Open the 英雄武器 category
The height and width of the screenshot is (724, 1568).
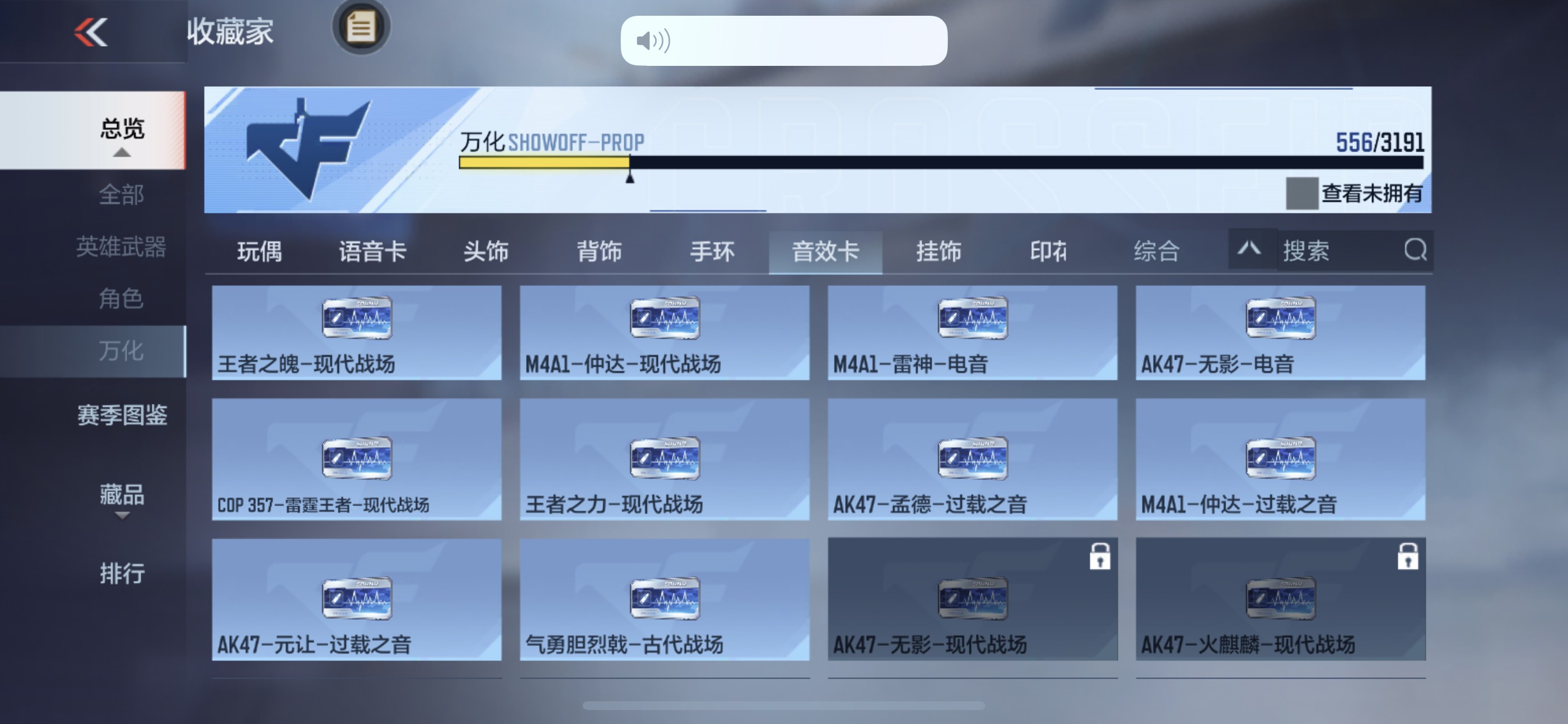(x=123, y=247)
